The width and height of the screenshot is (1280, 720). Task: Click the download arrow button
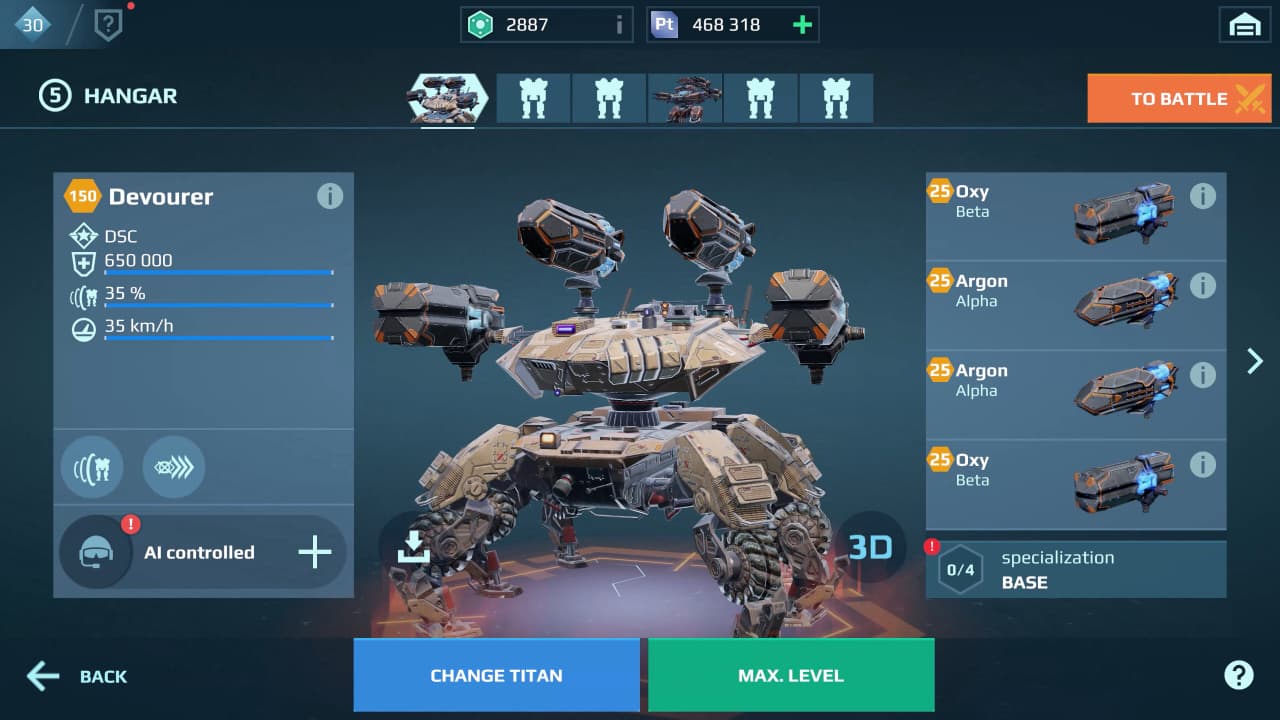413,547
